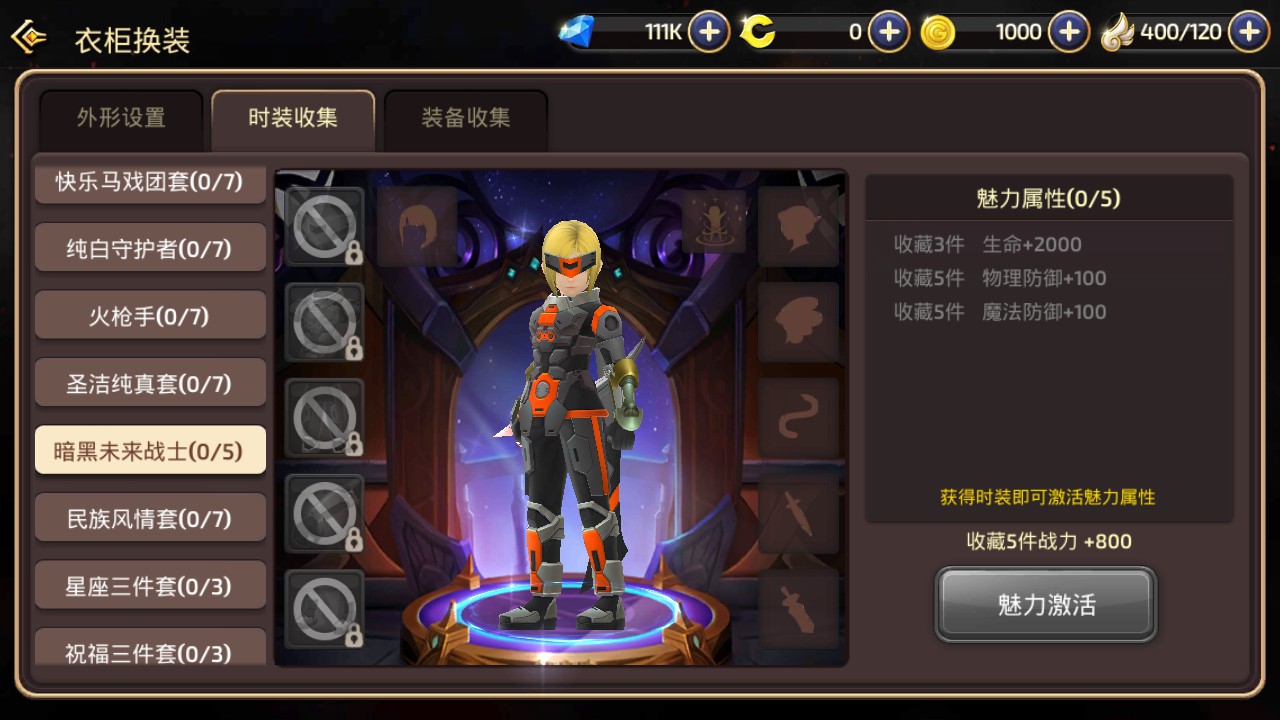1280x720 pixels.
Task: Click the bottom locked costume slot
Action: pyautogui.click(x=323, y=610)
